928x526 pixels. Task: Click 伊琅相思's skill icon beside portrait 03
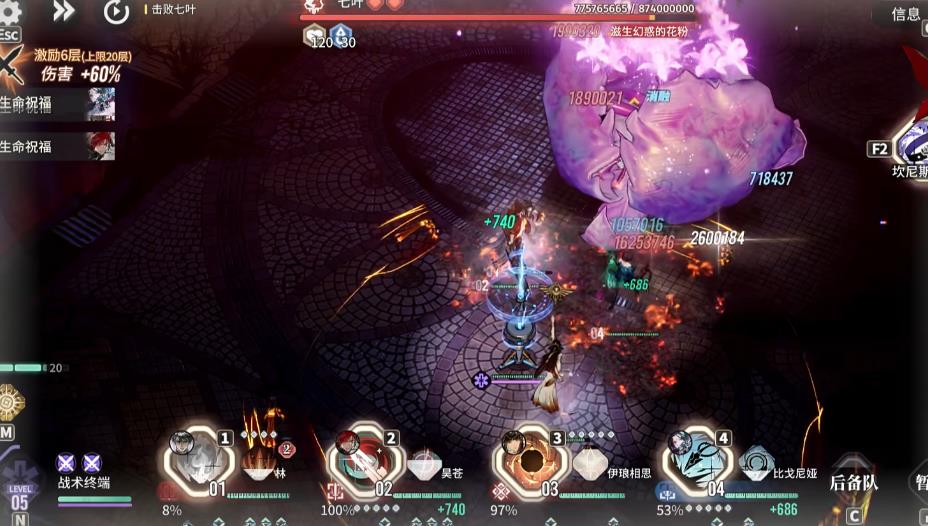[x=588, y=463]
